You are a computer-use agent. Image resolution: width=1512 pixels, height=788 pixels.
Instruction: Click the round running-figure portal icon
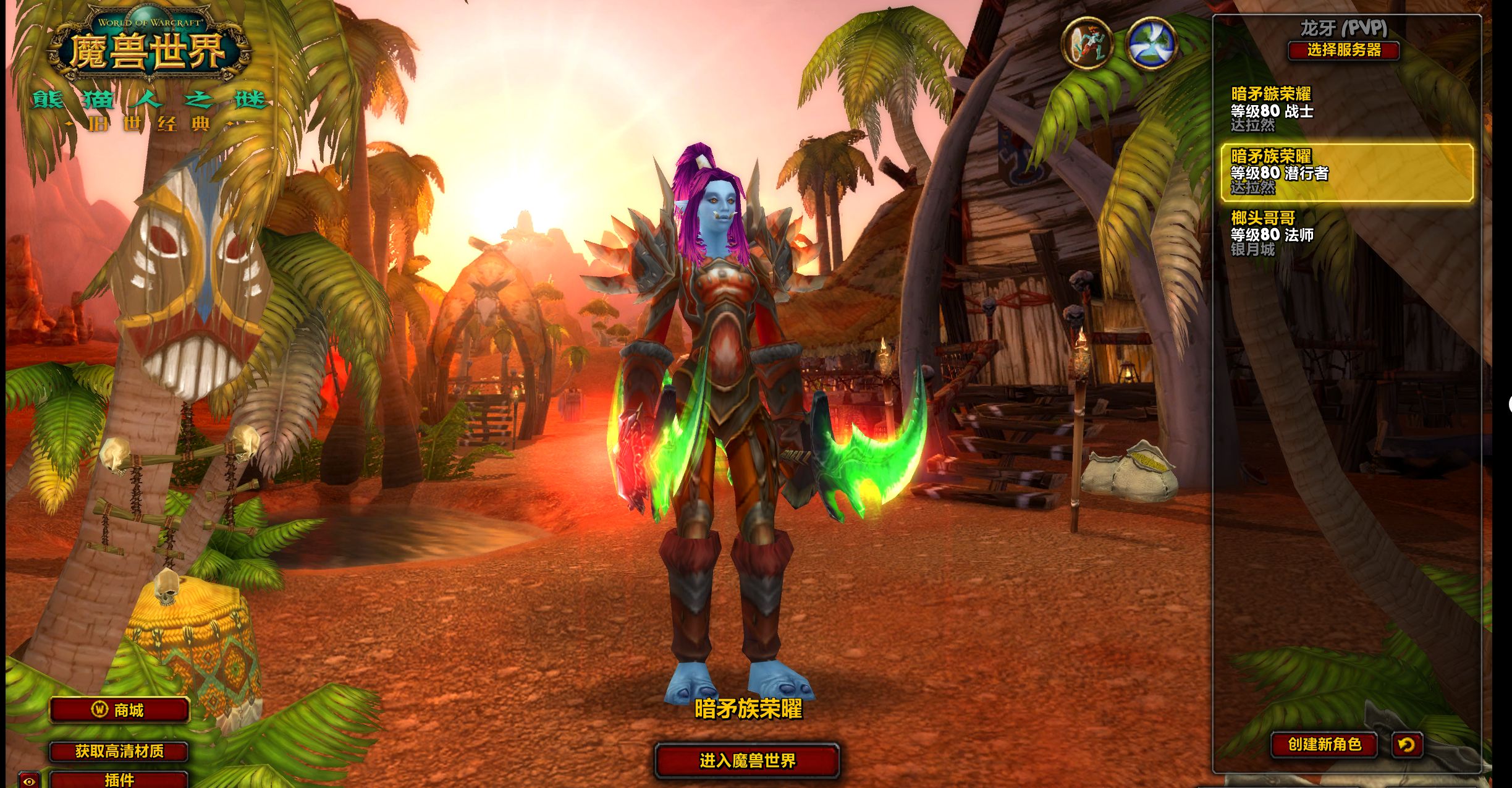click(x=1087, y=43)
